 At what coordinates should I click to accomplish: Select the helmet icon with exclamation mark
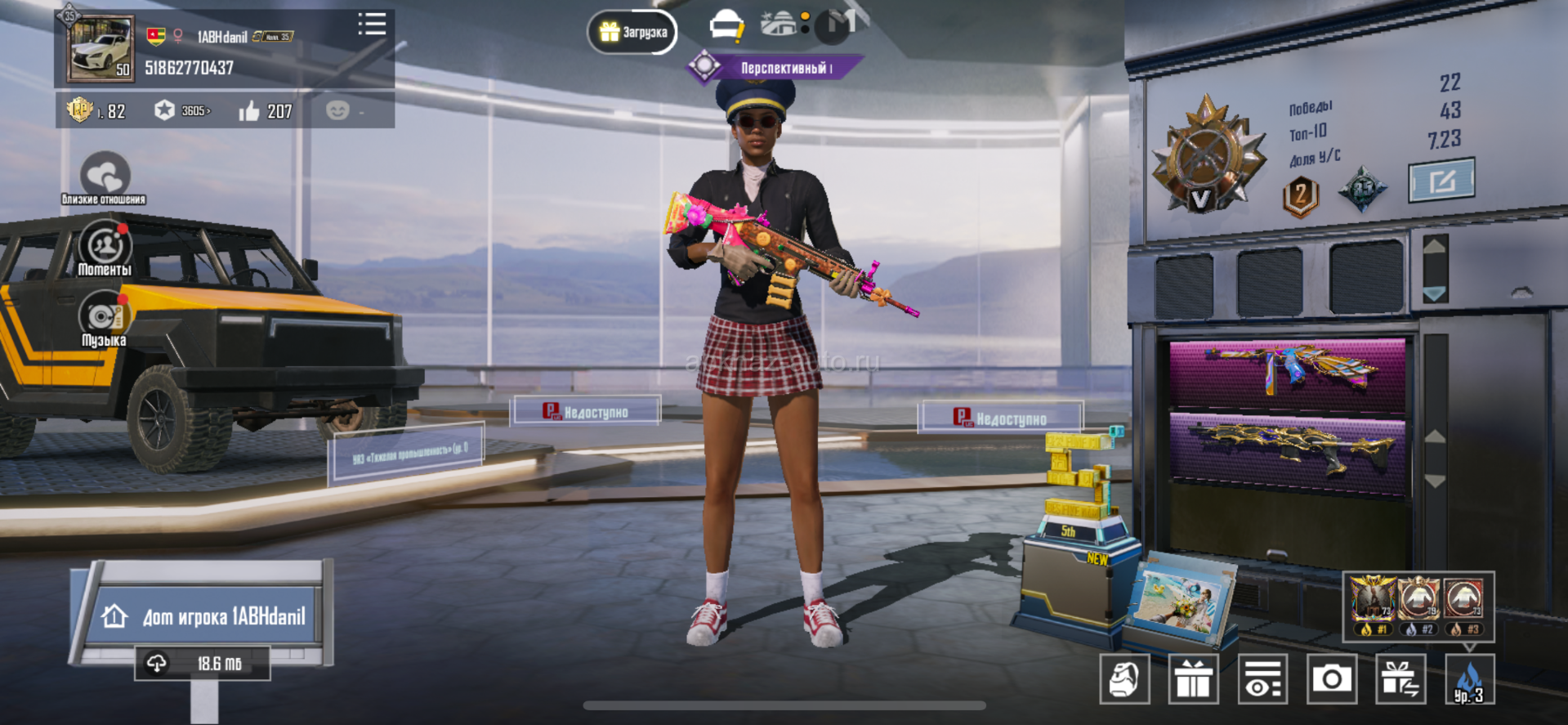click(726, 28)
